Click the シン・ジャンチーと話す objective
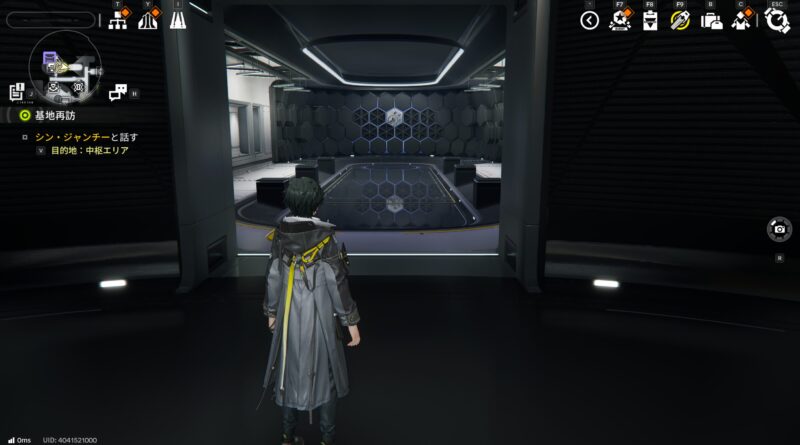800x445 pixels. point(86,137)
